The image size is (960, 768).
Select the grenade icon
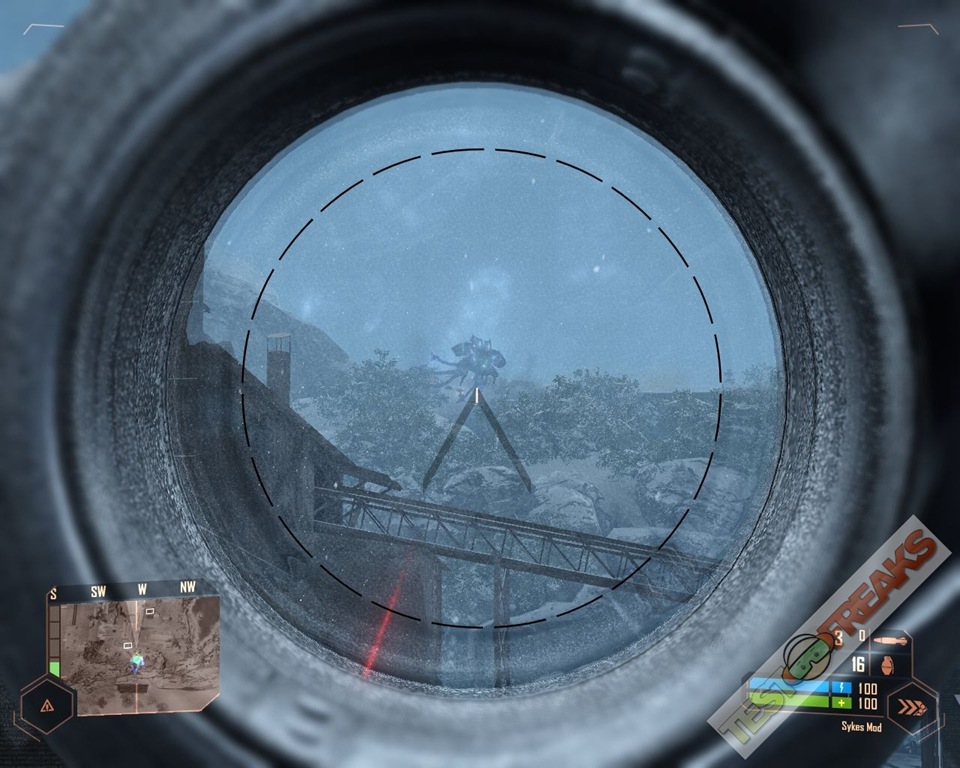click(x=886, y=664)
